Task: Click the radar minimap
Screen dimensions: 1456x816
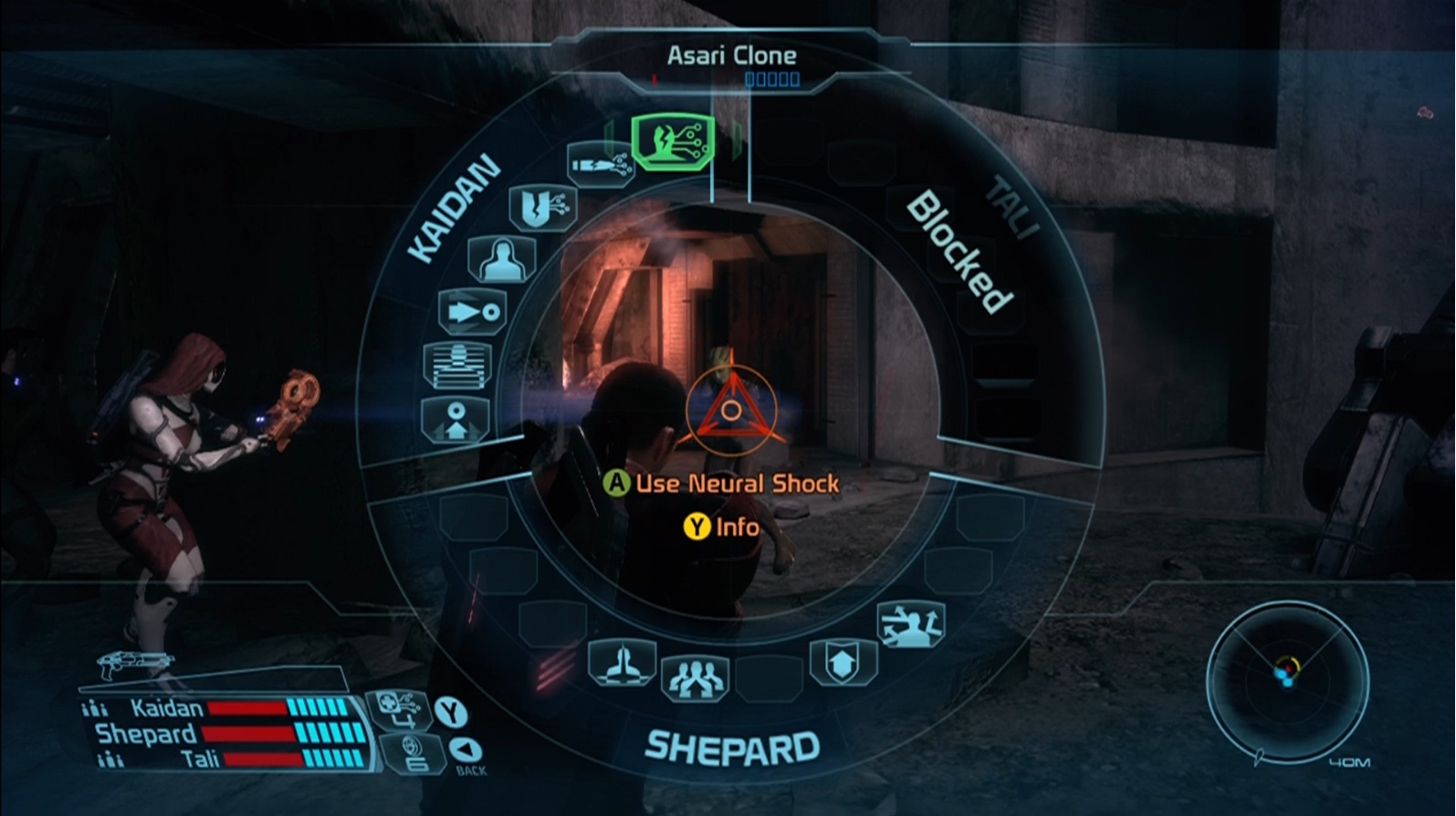Action: (x=1286, y=676)
